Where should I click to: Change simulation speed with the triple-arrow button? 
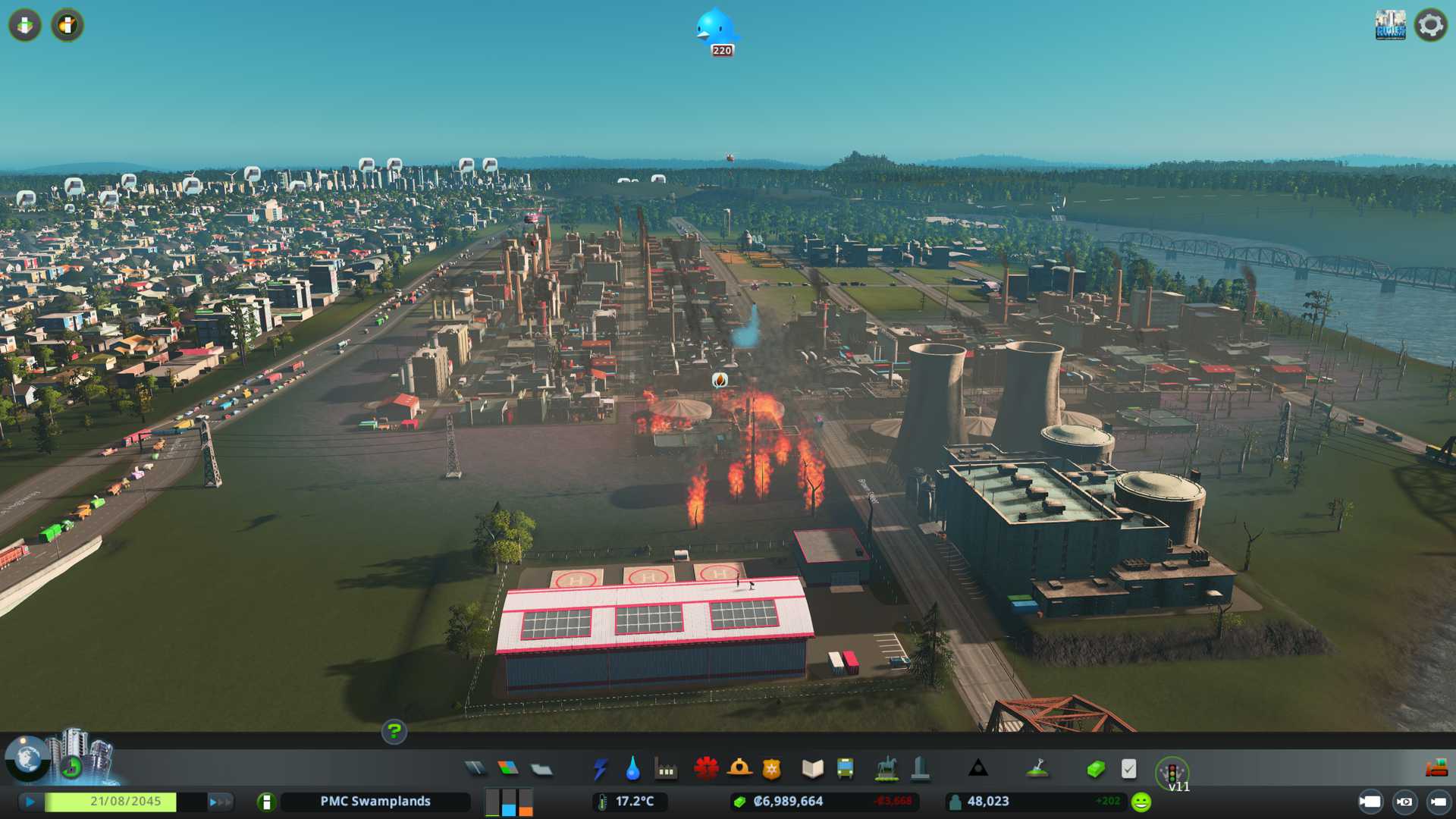[x=220, y=802]
